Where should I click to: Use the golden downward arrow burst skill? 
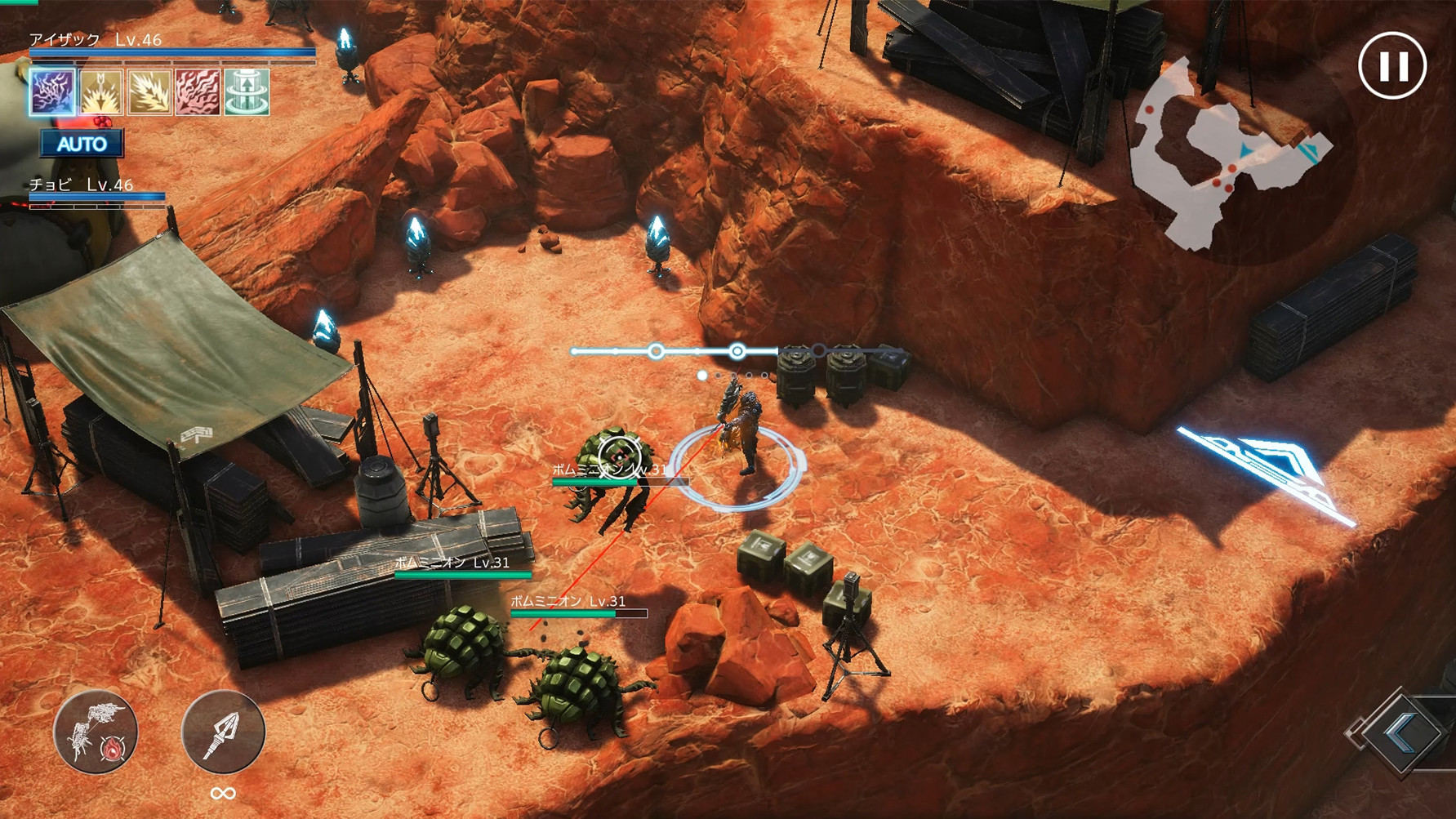[101, 91]
